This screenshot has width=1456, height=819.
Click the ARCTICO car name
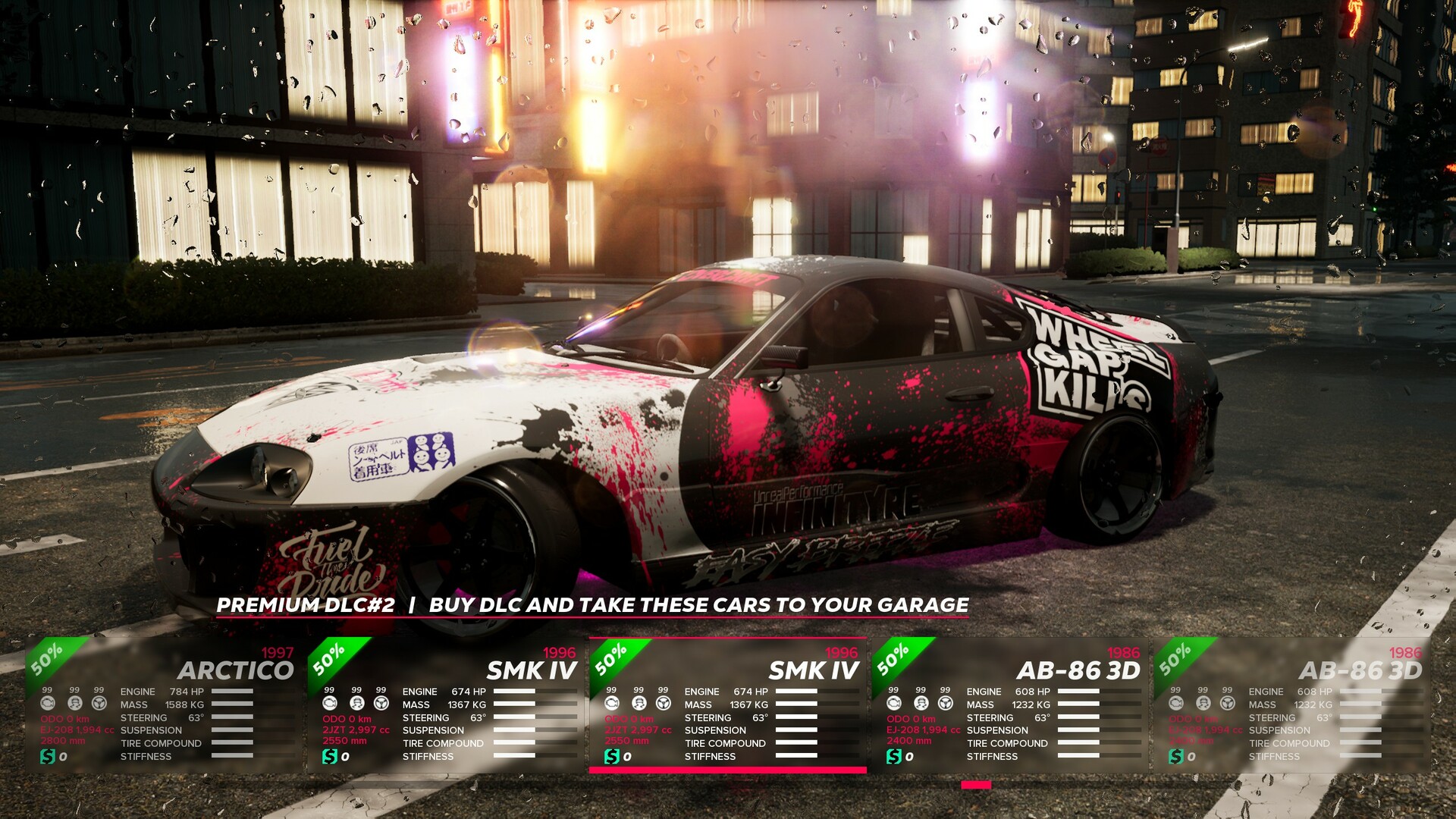237,670
